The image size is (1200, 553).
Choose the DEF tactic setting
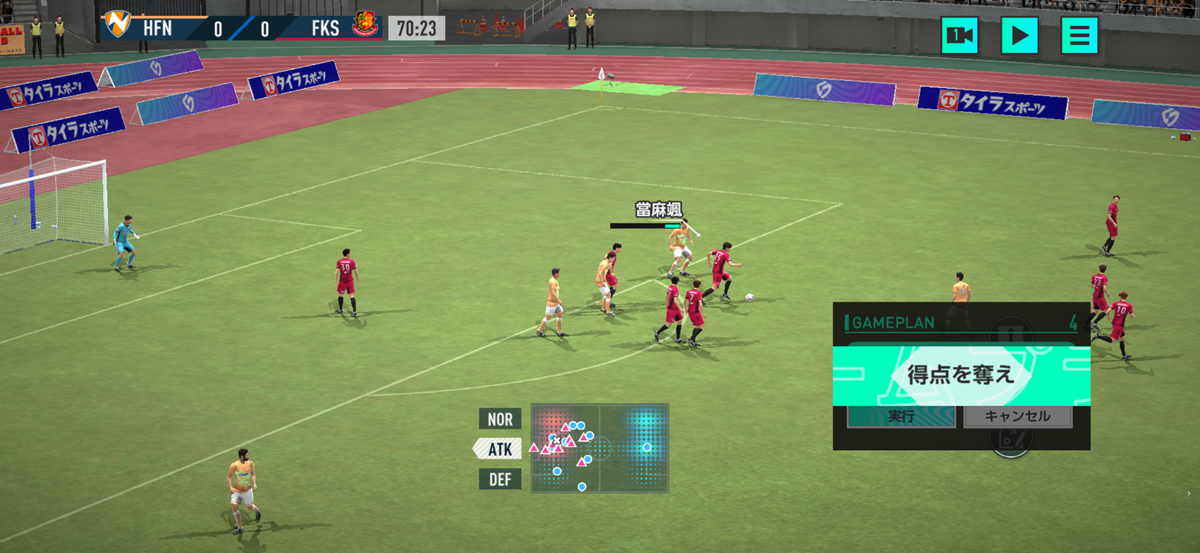pyautogui.click(x=500, y=480)
